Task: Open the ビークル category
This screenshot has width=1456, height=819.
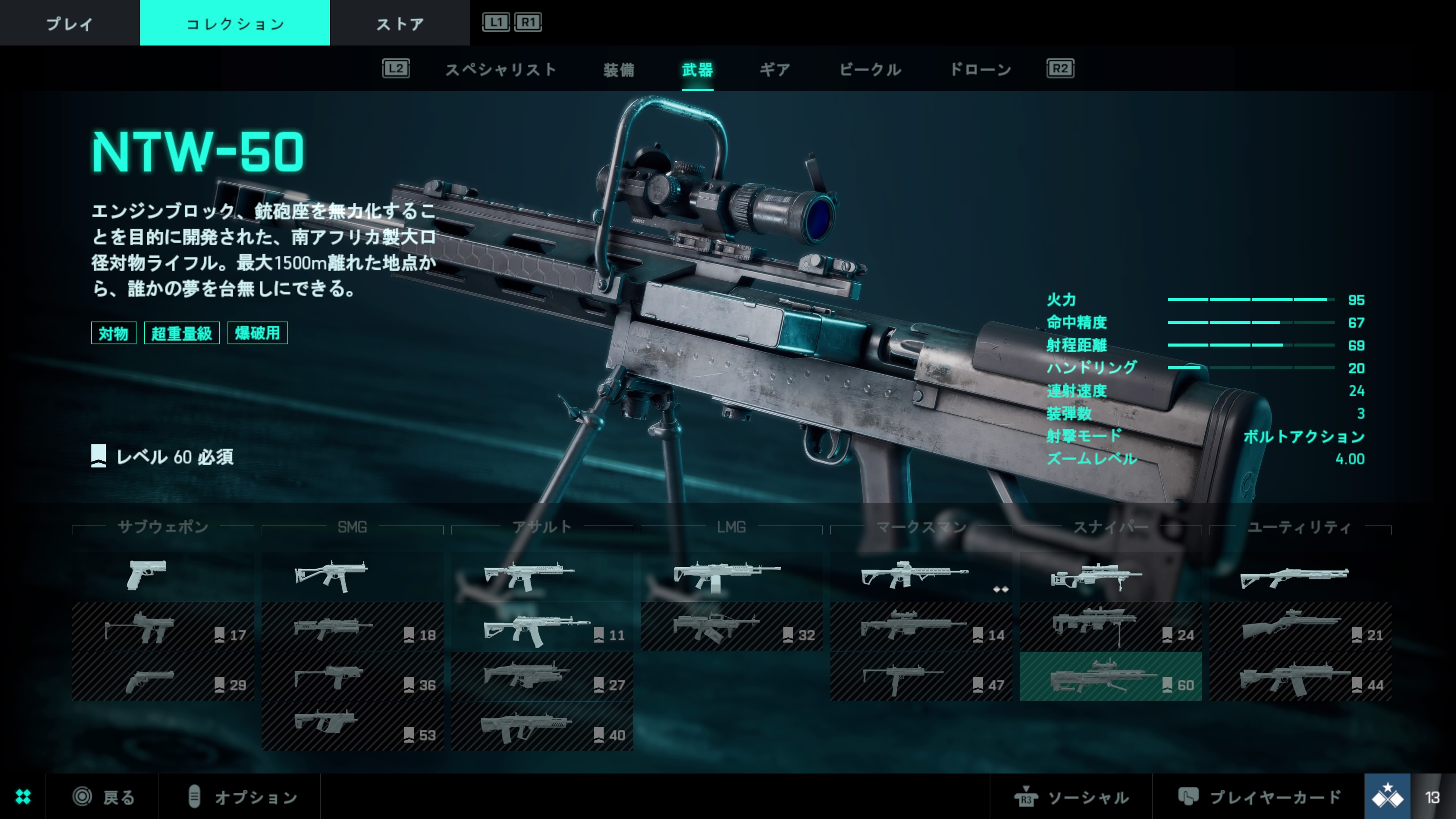Action: tap(870, 69)
